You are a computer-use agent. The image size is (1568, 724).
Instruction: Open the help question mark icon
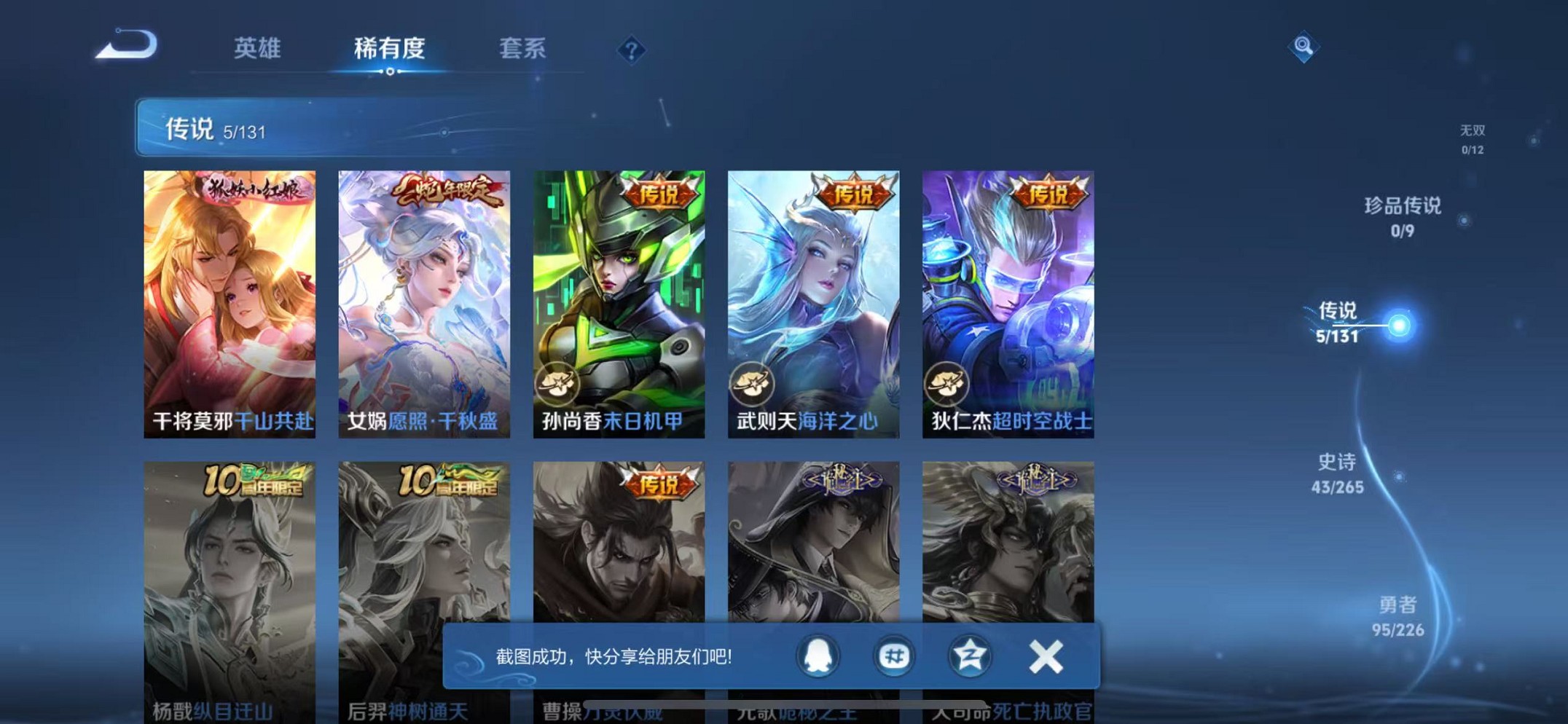click(631, 49)
